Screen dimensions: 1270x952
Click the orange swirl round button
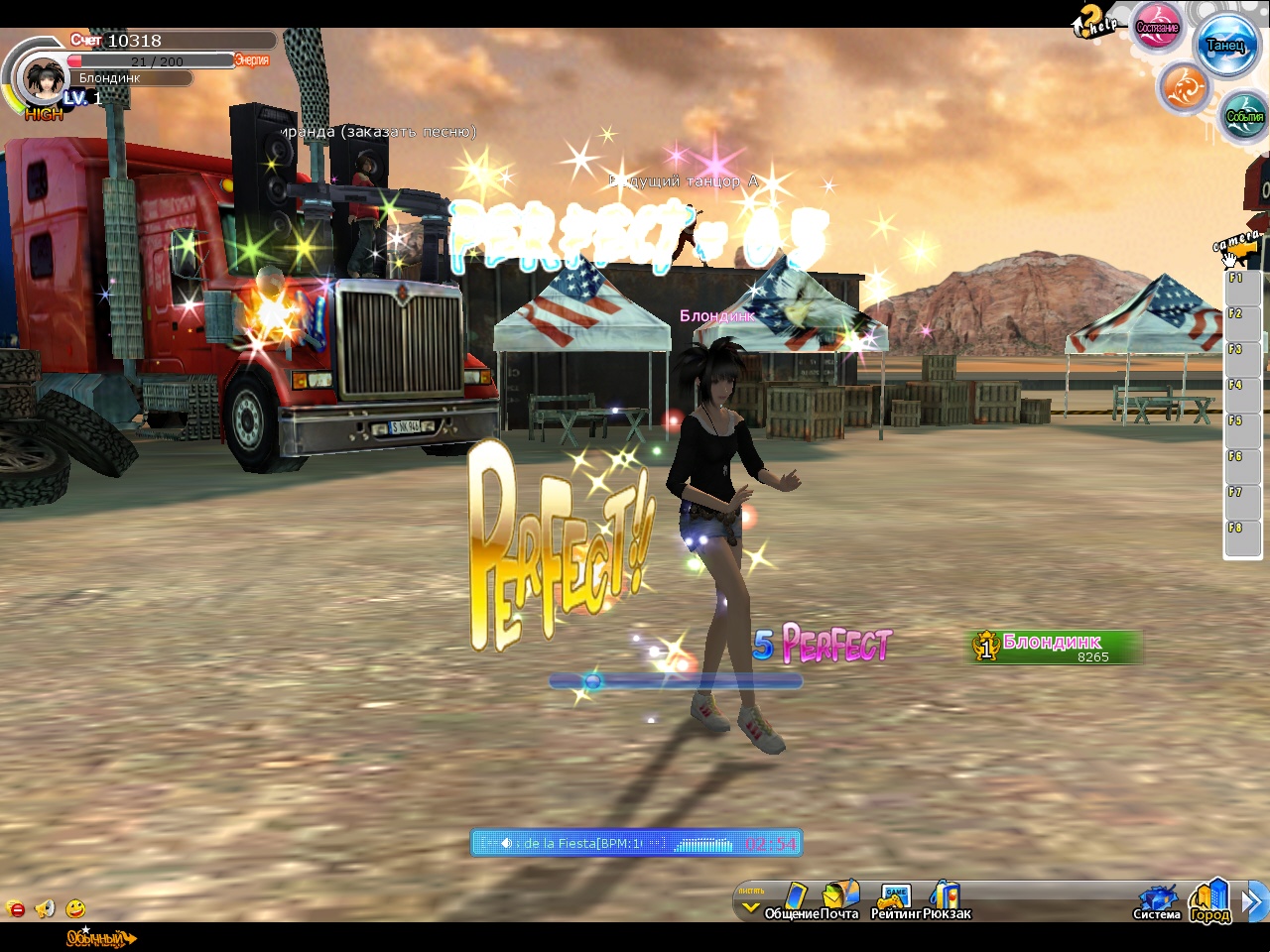pyautogui.click(x=1184, y=89)
